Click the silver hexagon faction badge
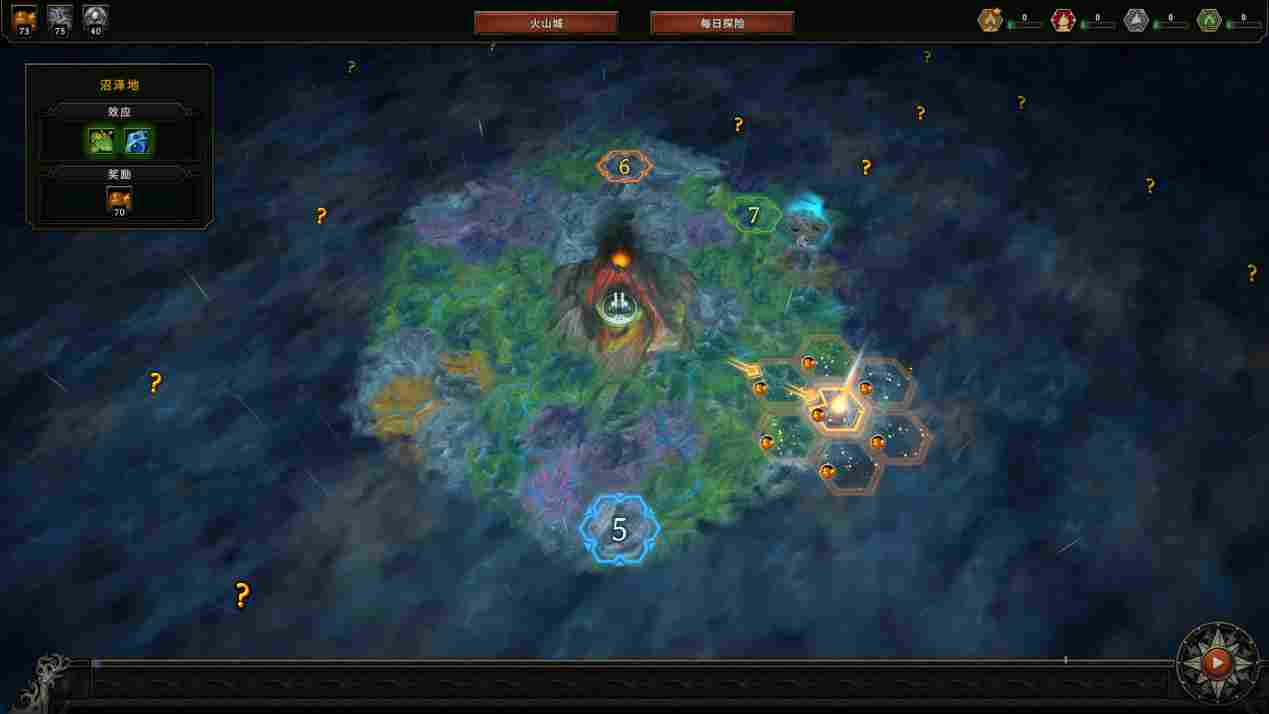Image resolution: width=1269 pixels, height=714 pixels. (1136, 20)
